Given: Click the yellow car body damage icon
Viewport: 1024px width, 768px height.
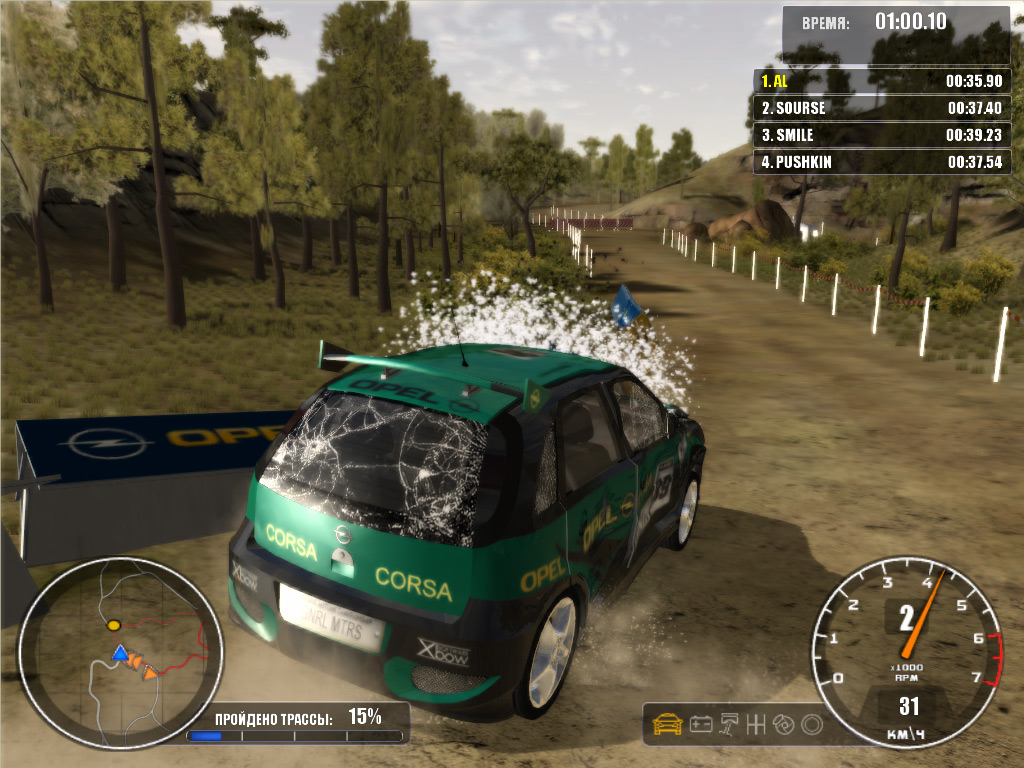Looking at the screenshot, I should click(667, 724).
